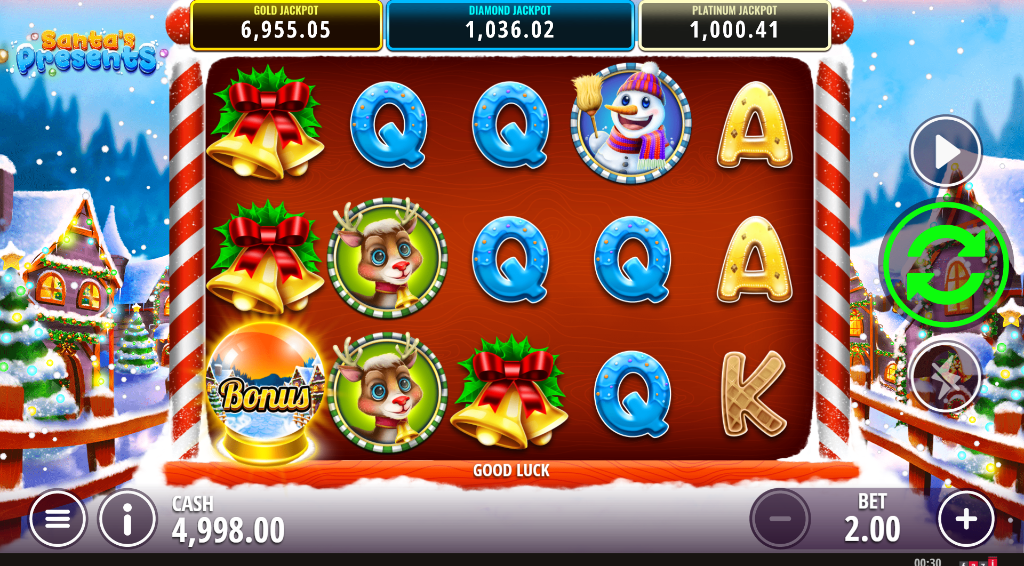Show the game info paytable
Screen dimensions: 1024x566
coord(128,519)
